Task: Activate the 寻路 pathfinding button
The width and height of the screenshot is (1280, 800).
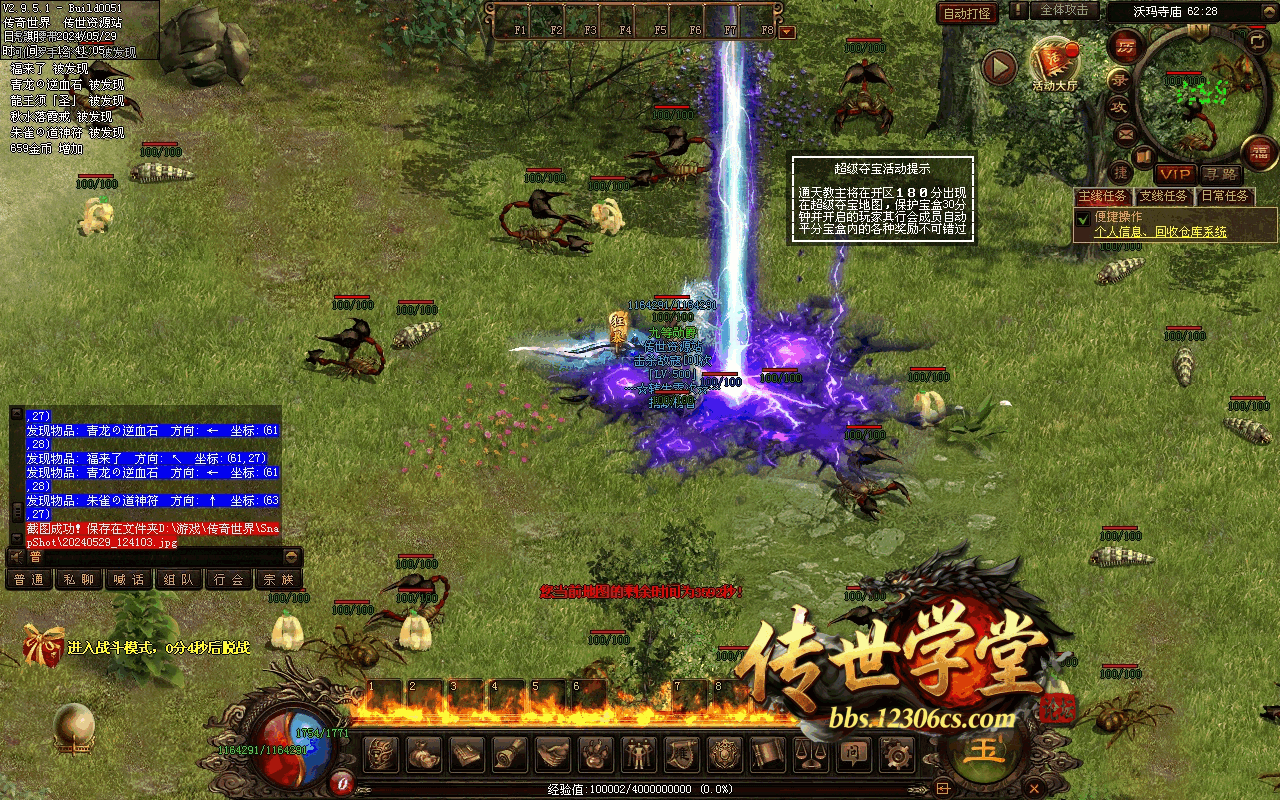Action: (x=1219, y=174)
